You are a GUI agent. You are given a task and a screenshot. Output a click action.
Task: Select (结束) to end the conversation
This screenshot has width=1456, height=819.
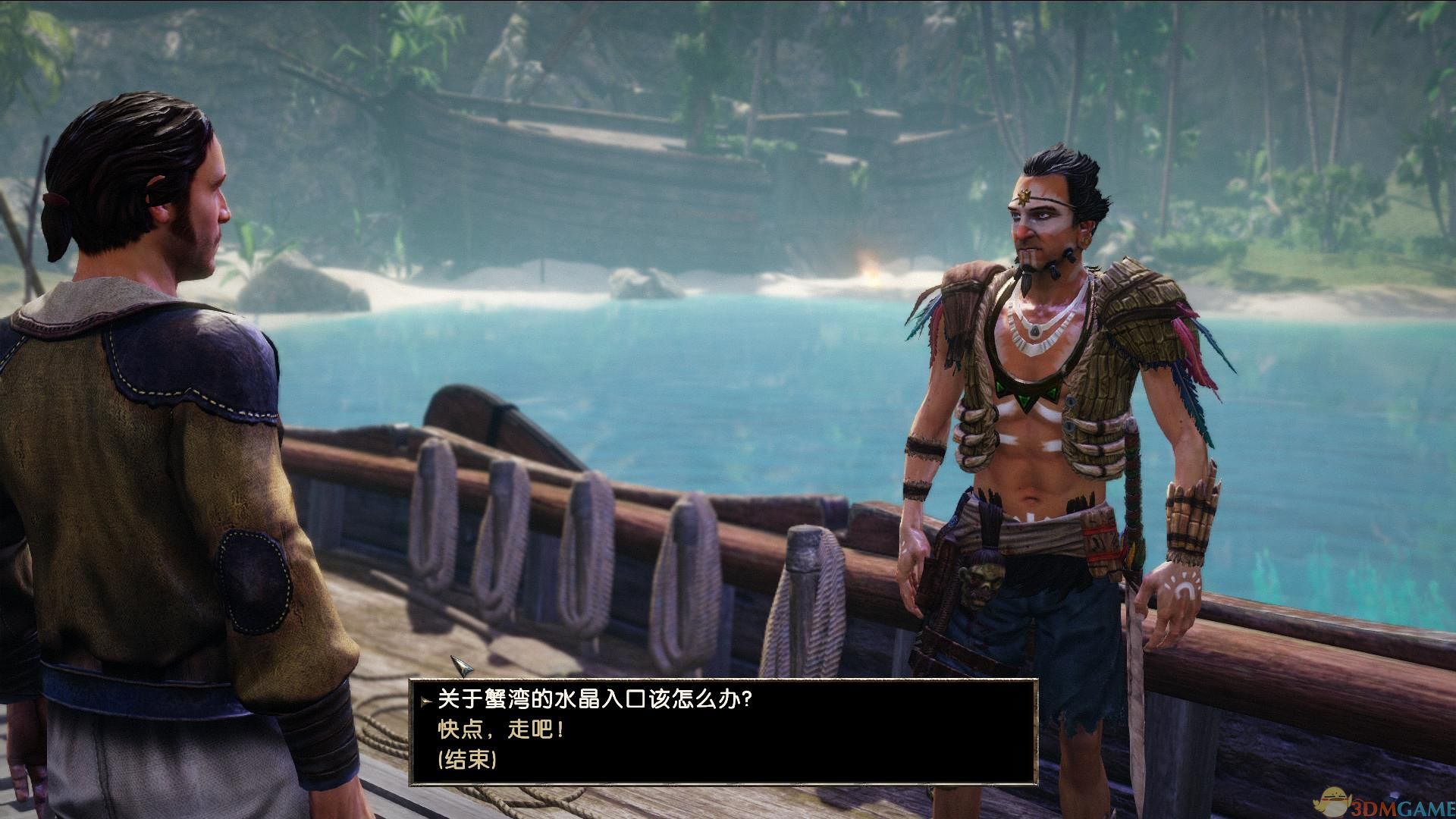pos(467,760)
